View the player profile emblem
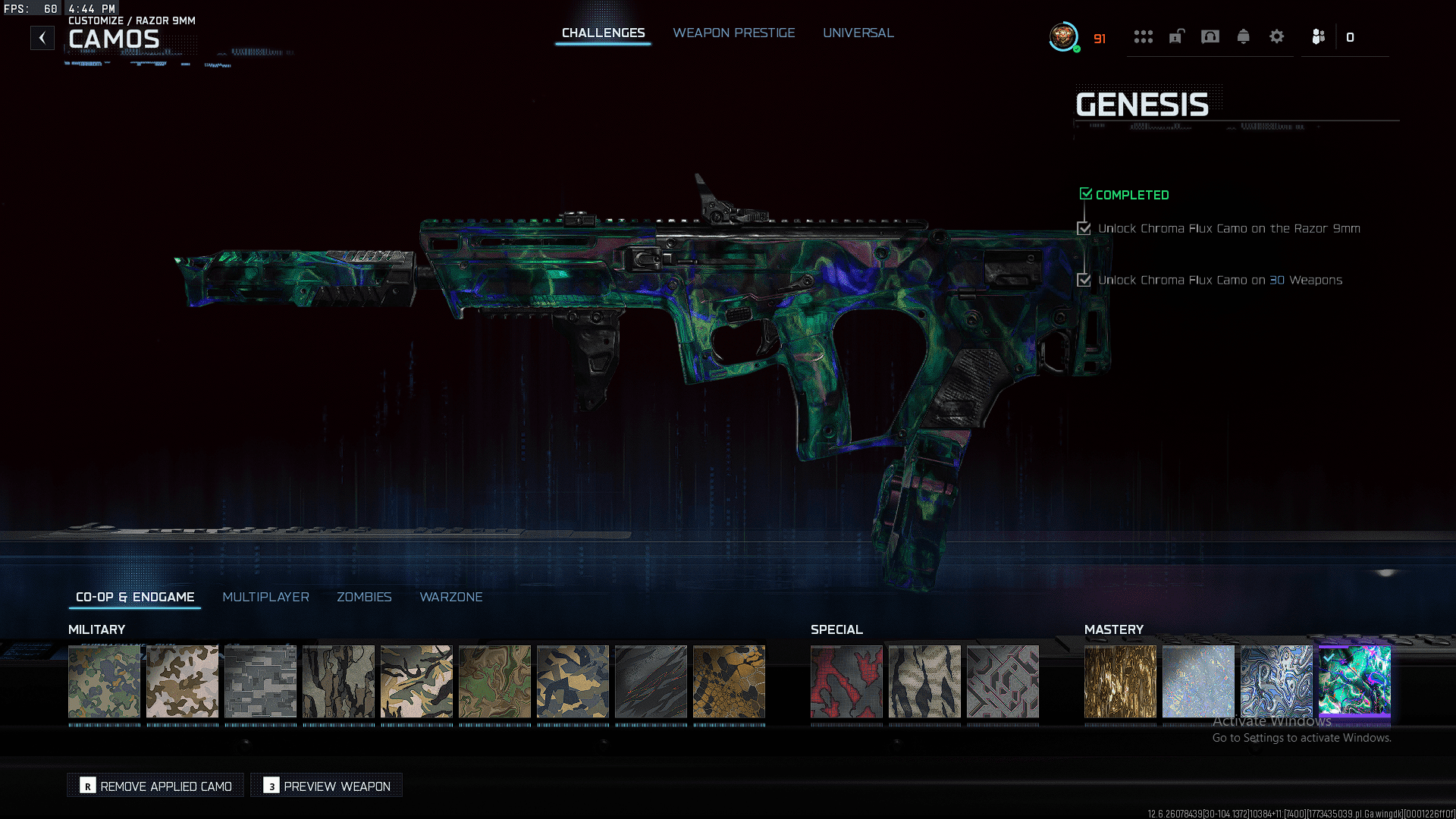Image resolution: width=1456 pixels, height=819 pixels. pyautogui.click(x=1063, y=36)
